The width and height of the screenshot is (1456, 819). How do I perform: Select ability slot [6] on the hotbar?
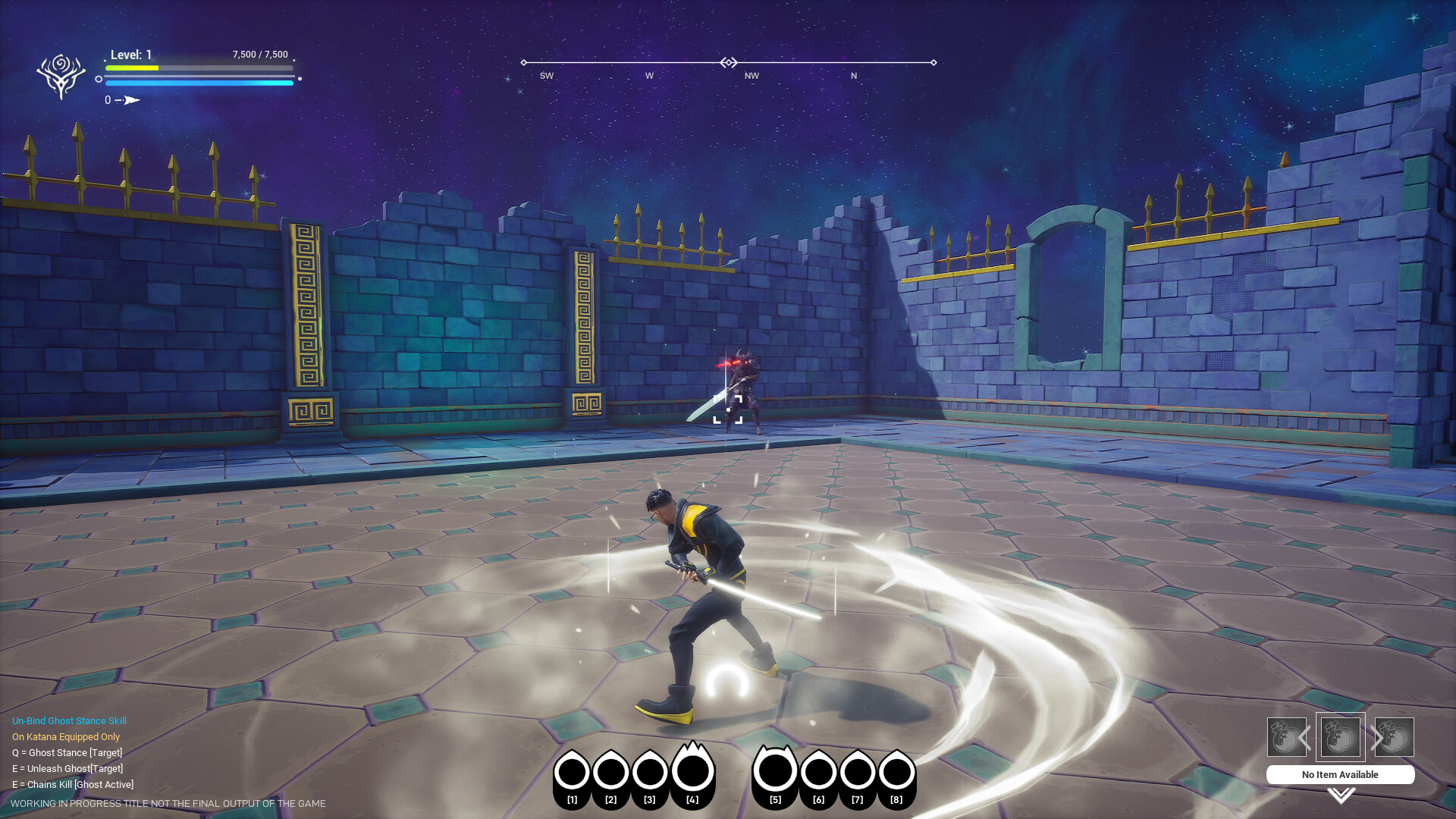819,771
